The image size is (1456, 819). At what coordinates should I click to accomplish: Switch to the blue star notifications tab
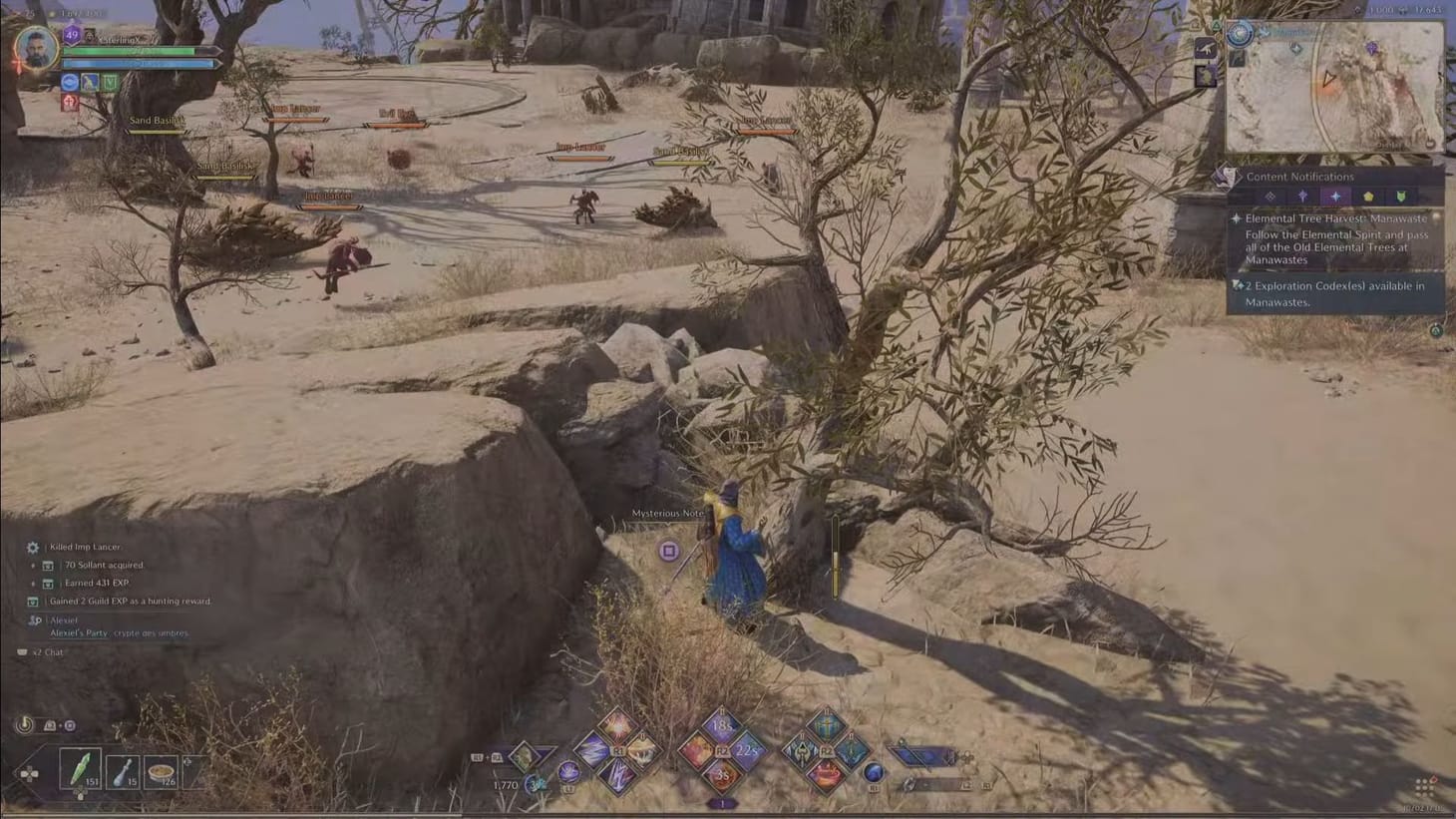(1336, 198)
